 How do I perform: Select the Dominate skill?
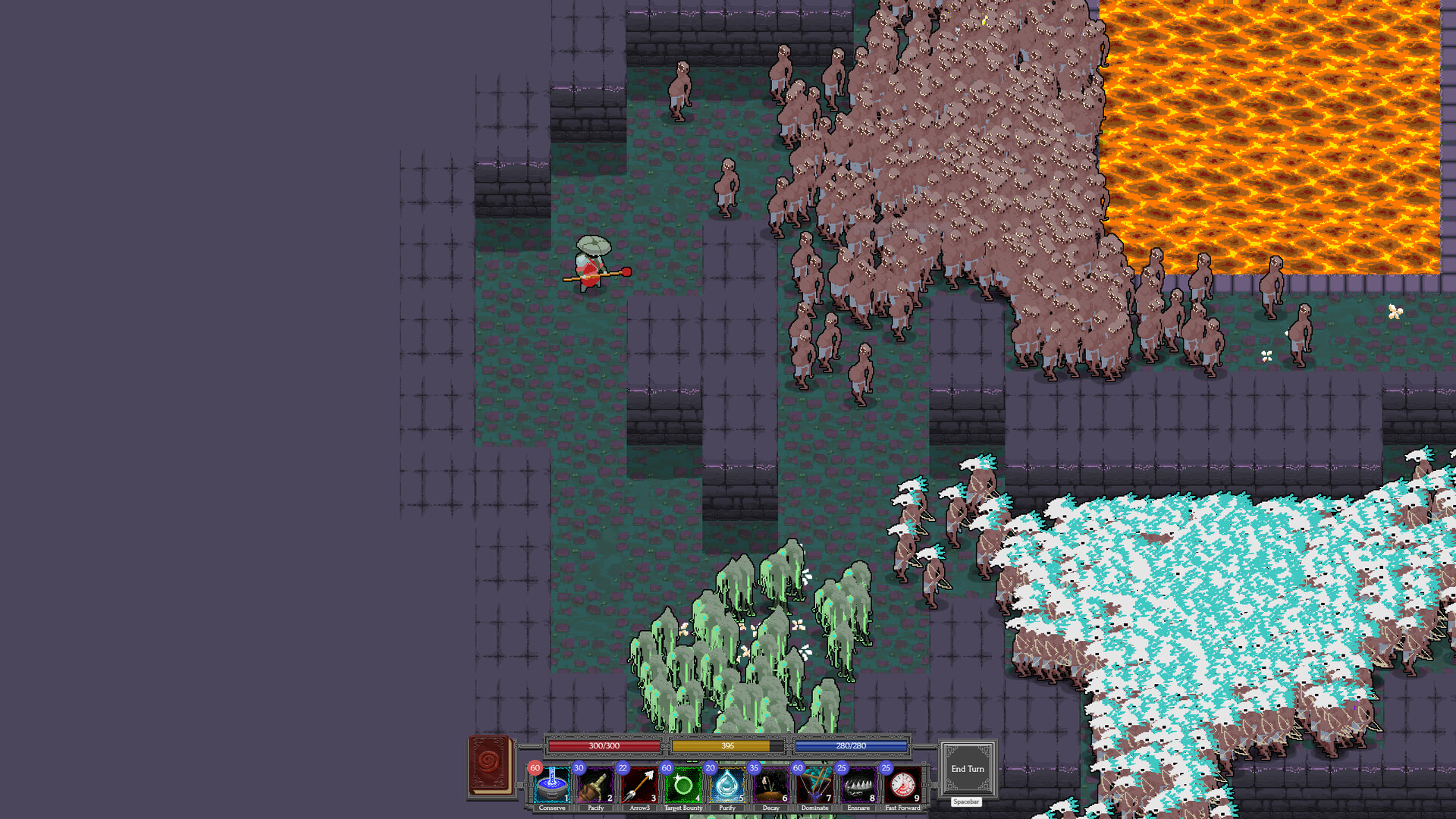tap(814, 786)
